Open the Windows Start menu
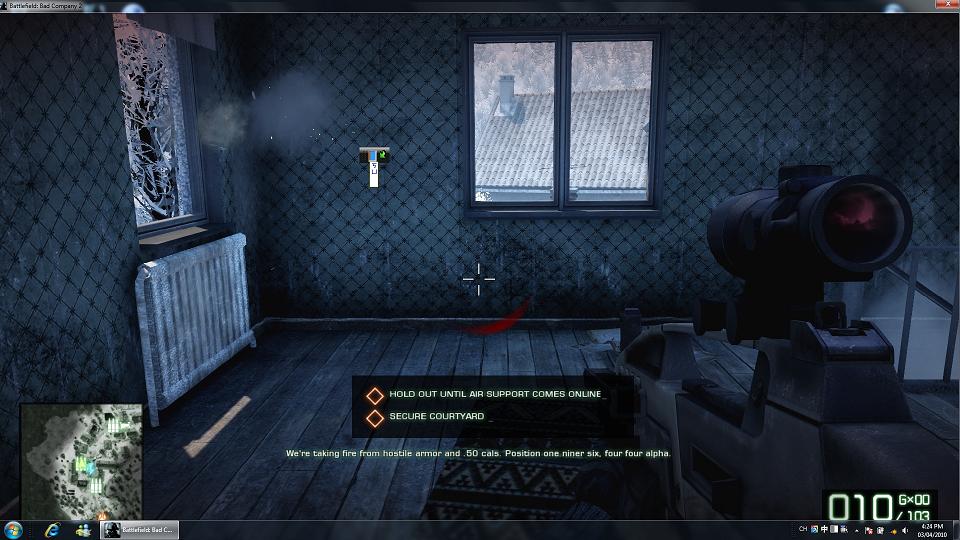 [x=14, y=529]
